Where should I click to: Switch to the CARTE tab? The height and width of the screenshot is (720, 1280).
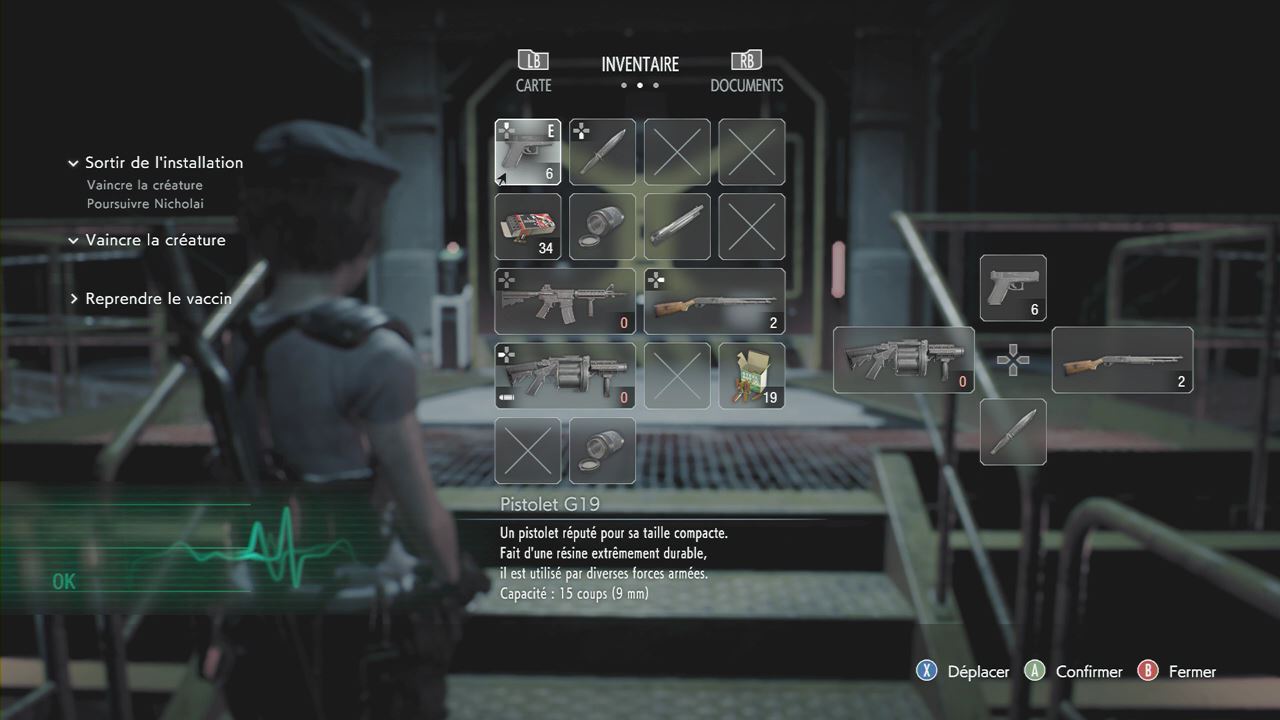coord(533,72)
